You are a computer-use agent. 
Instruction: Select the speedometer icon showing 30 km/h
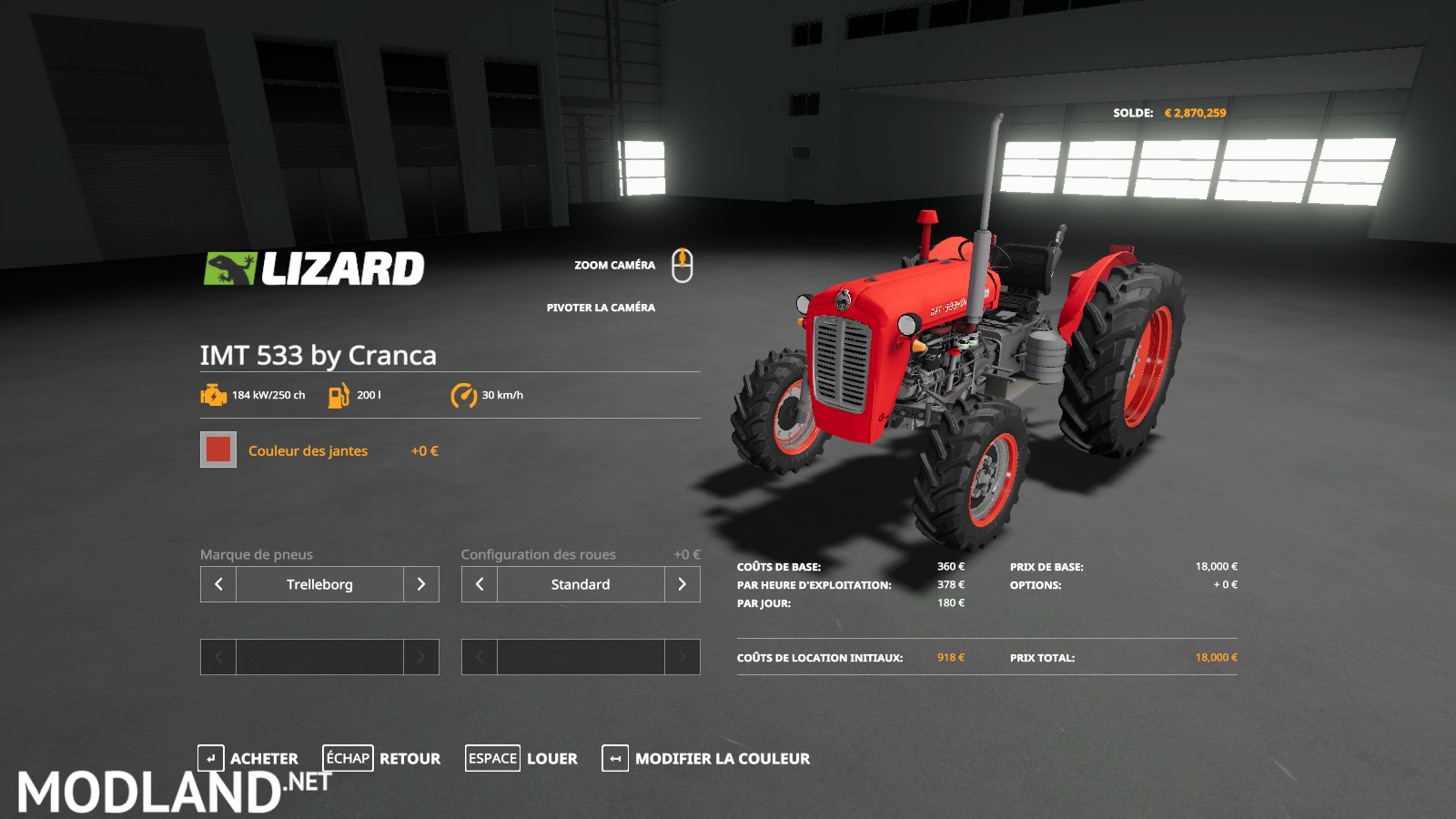point(463,395)
